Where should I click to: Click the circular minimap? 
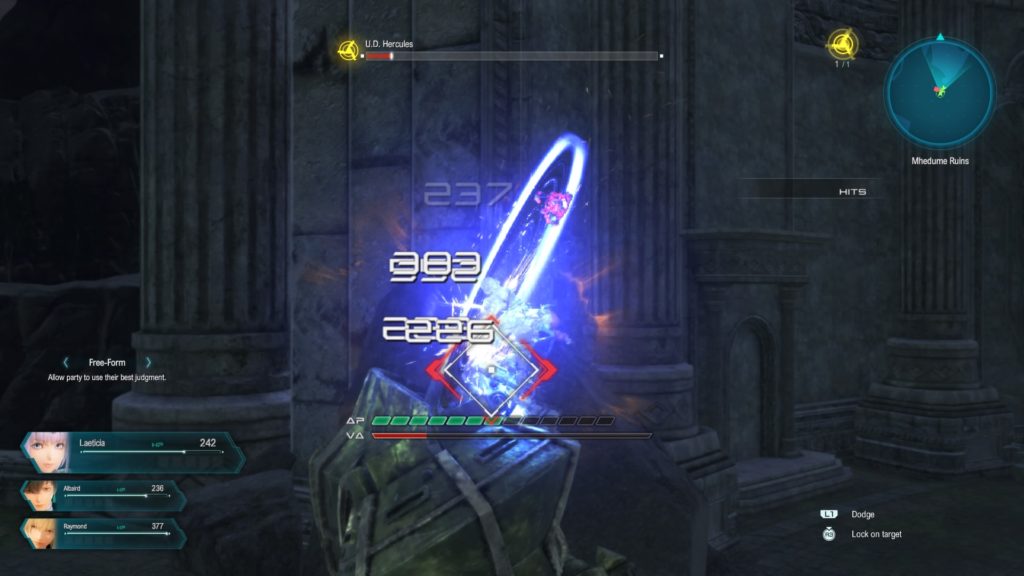point(940,93)
